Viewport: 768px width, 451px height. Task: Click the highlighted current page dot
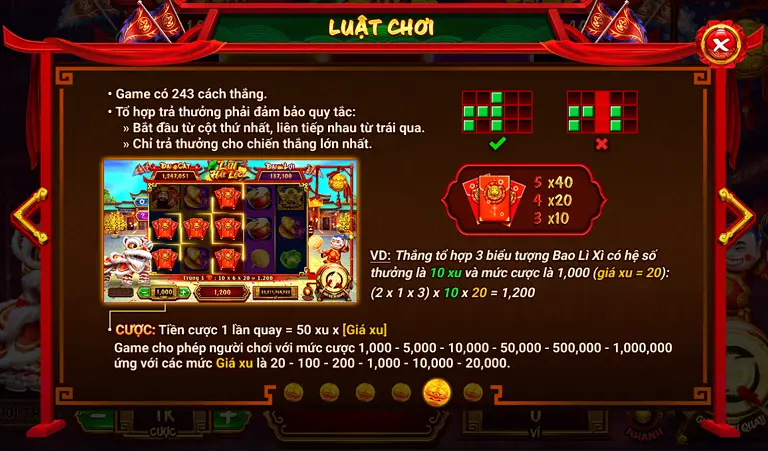pos(436,392)
